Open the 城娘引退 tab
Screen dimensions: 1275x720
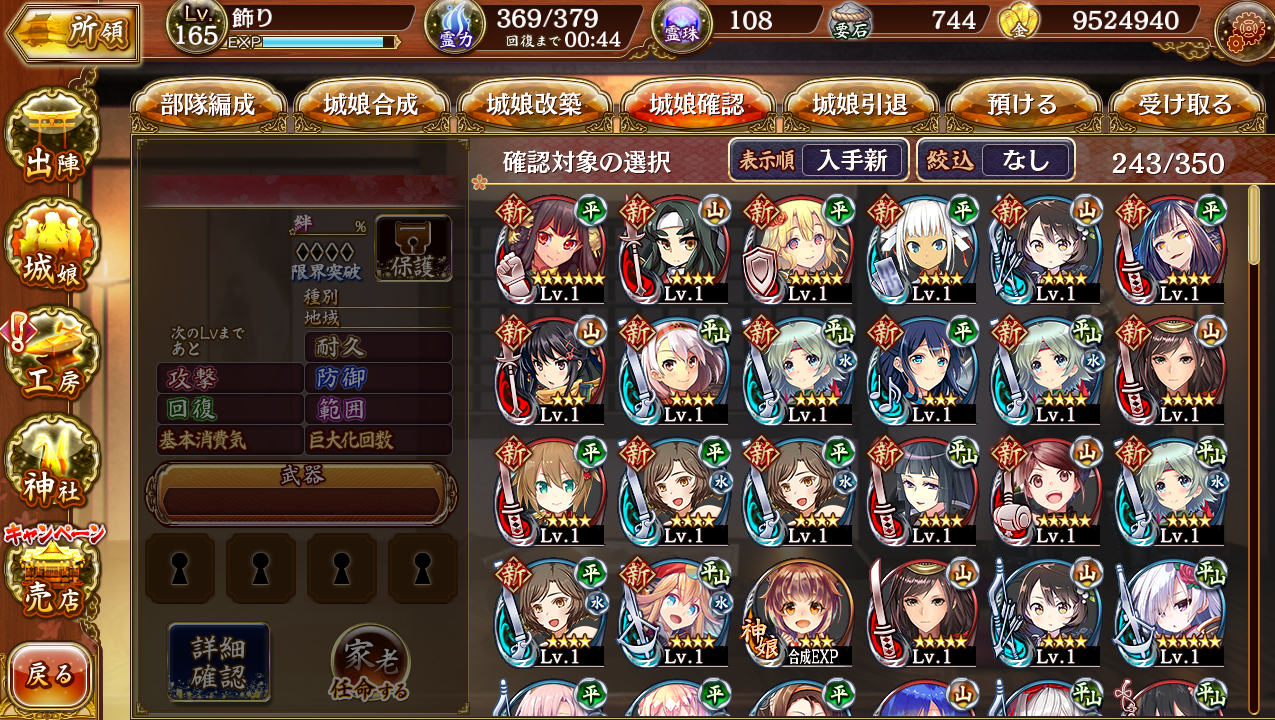pos(860,105)
